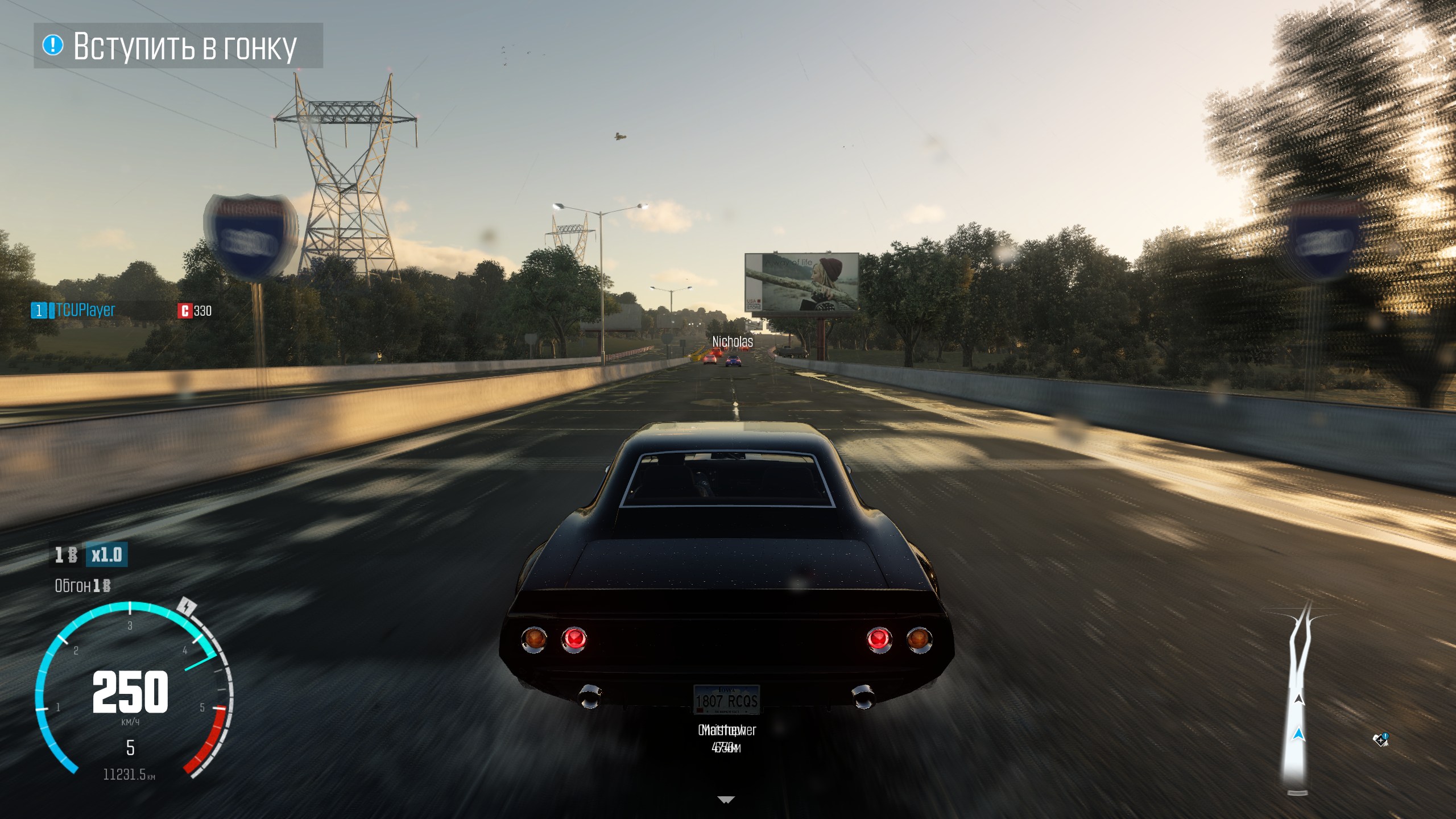Select TCUPlayer in the crew list
Viewport: 1456px width, 819px height.
[85, 311]
